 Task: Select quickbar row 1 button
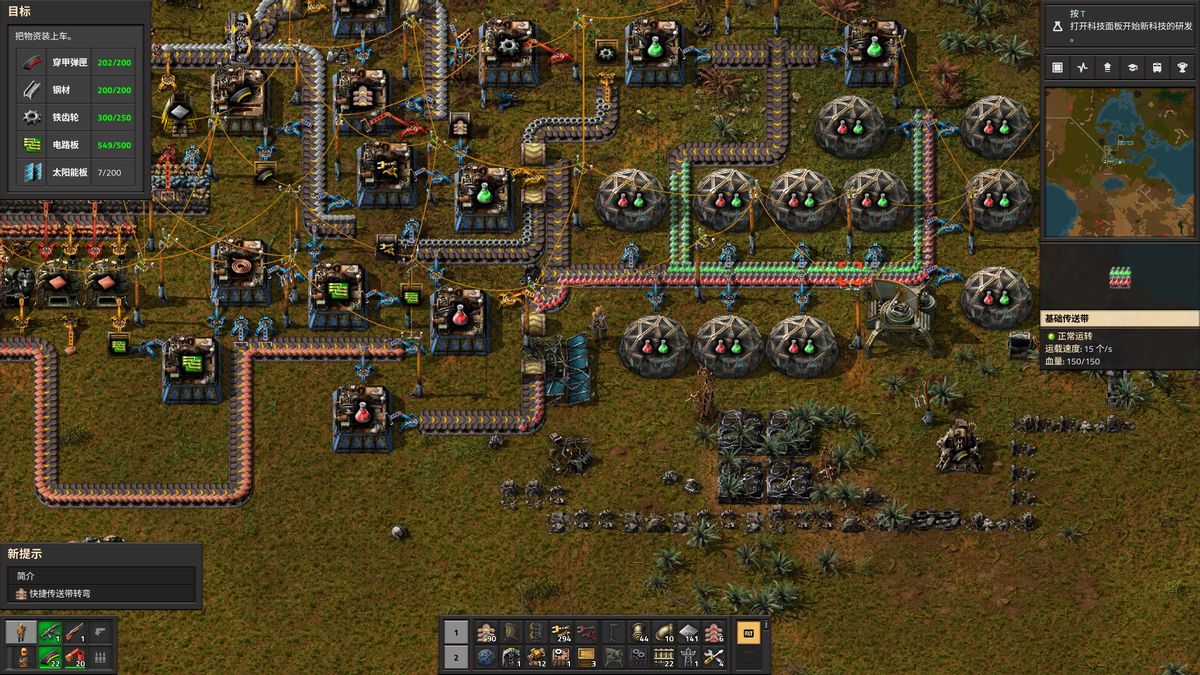pyautogui.click(x=455, y=632)
